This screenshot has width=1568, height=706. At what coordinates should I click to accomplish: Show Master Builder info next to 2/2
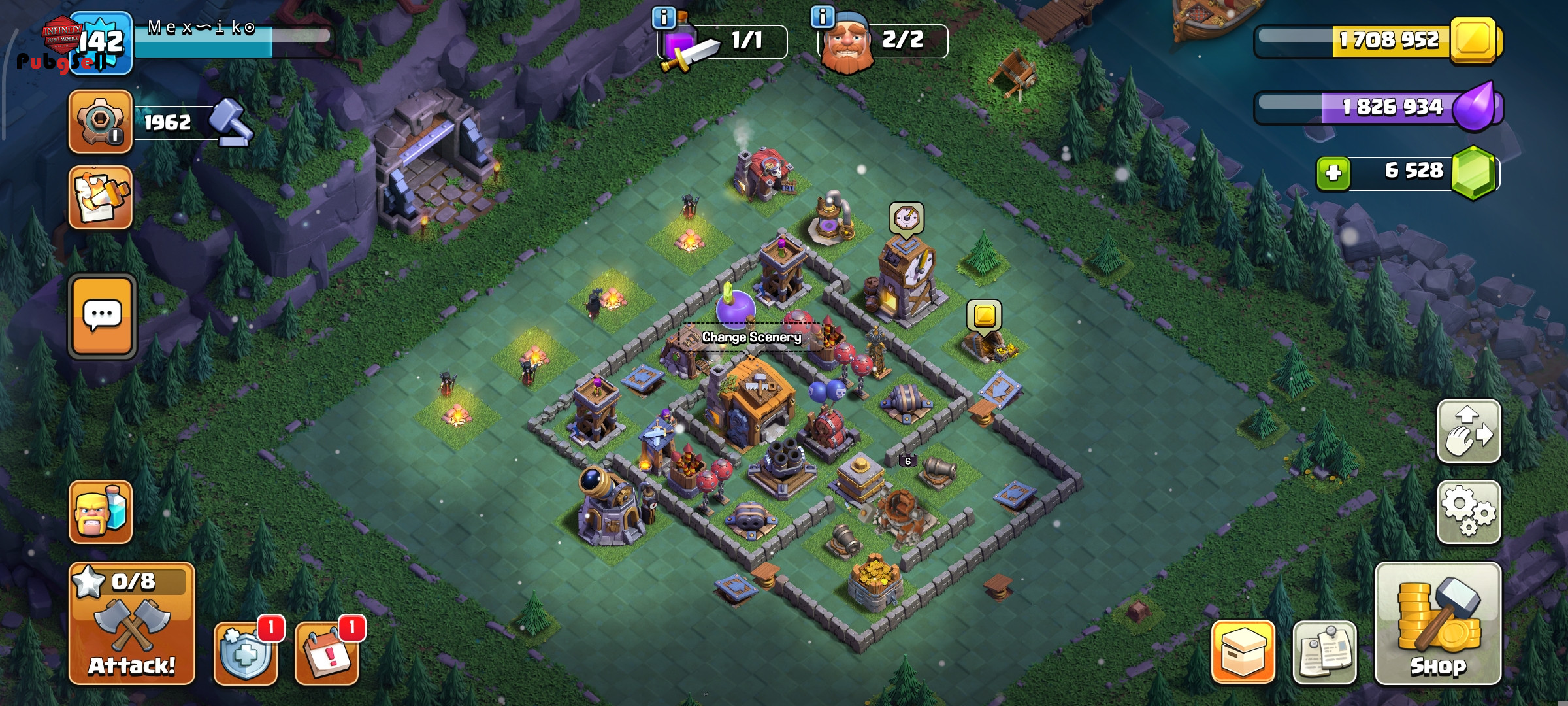coord(823,16)
